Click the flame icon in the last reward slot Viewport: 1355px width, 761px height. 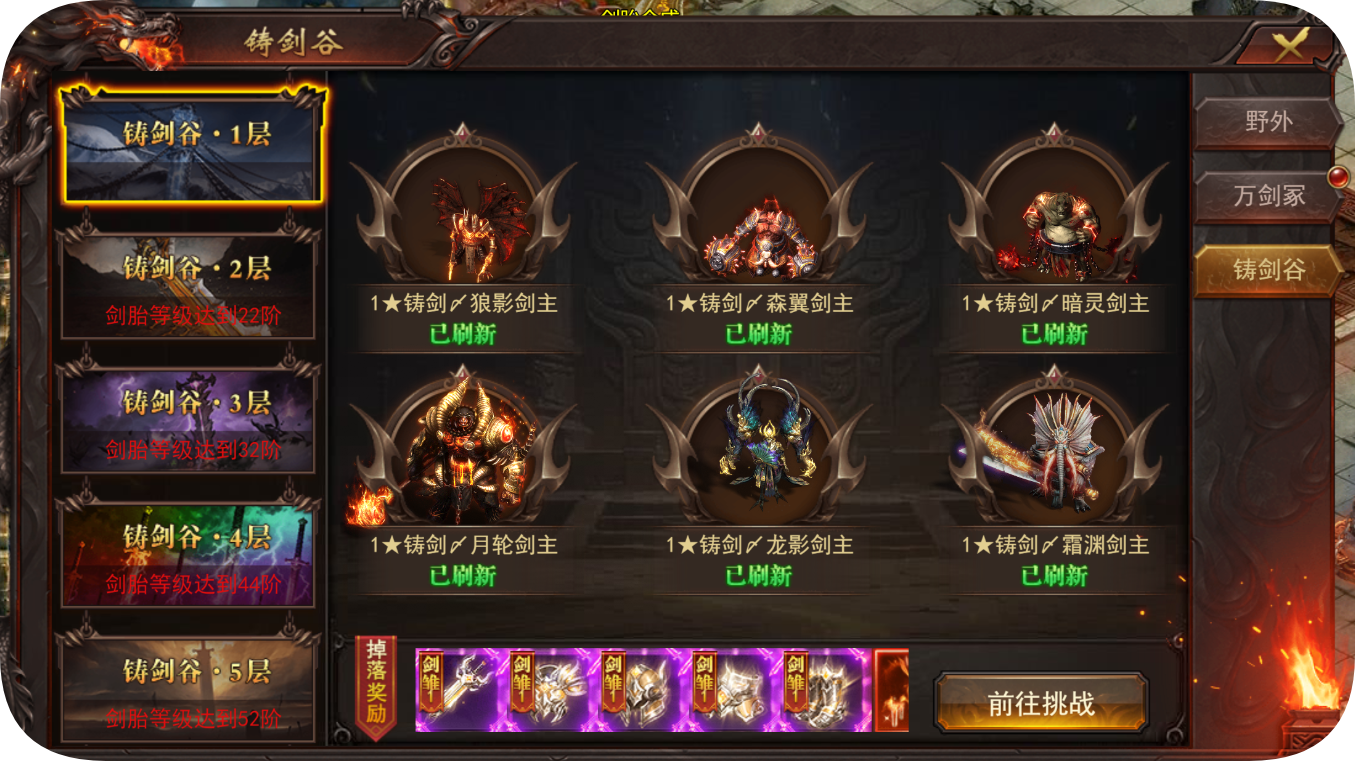[888, 692]
